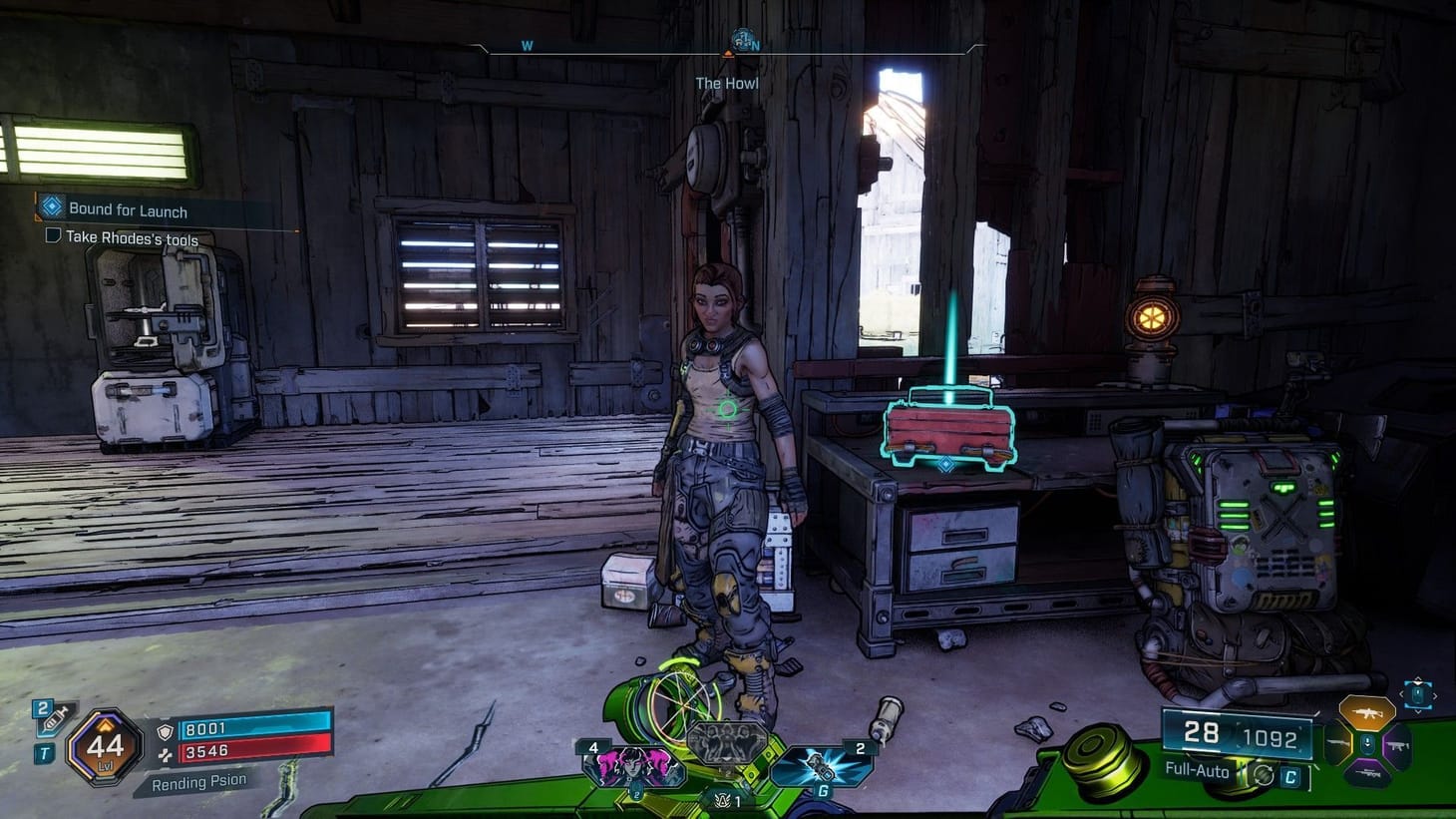Expand the right chevron beside the swap indicator
This screenshot has width=1456, height=819.
(1434, 695)
